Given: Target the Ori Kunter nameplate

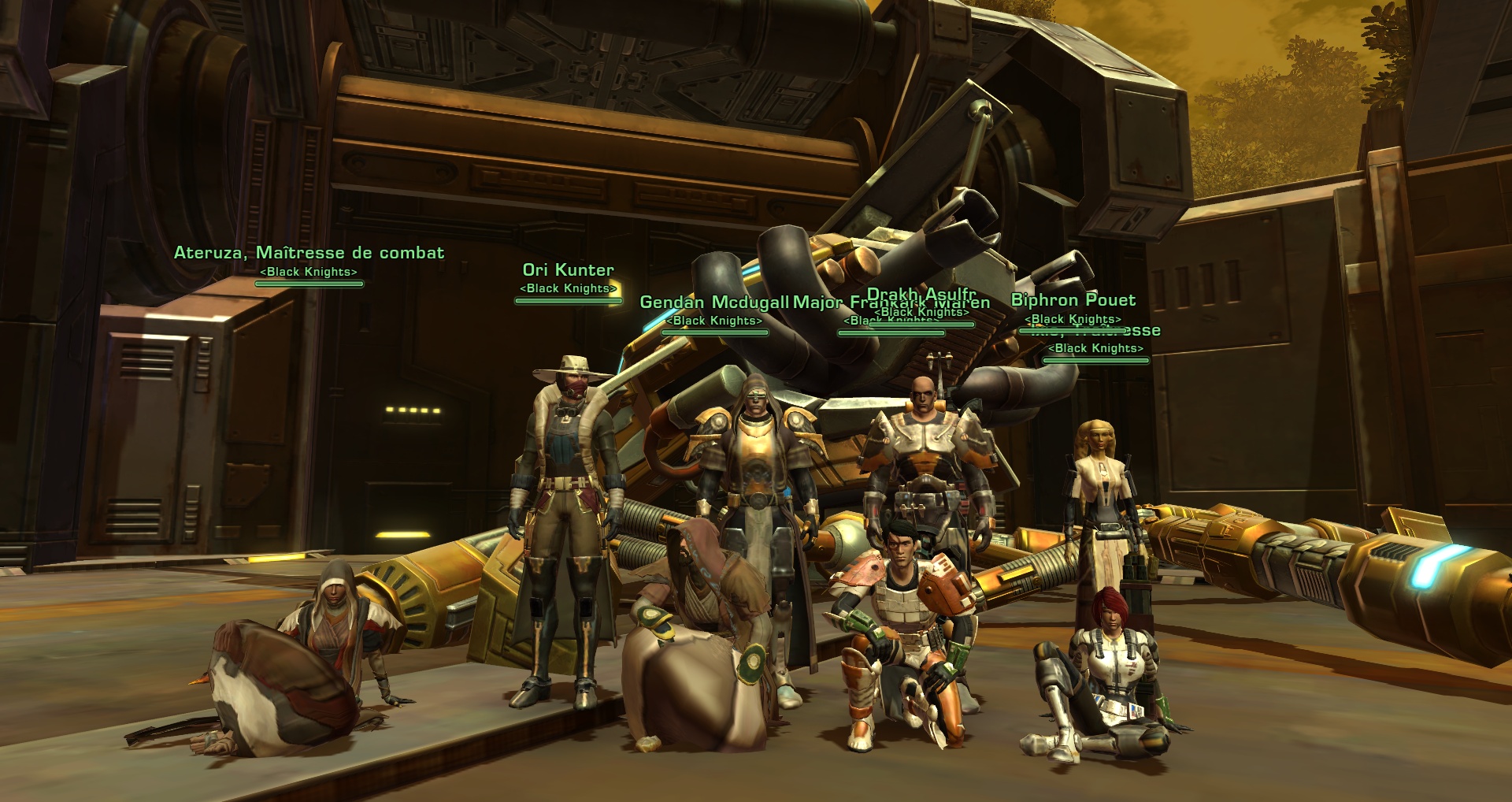Looking at the screenshot, I should [568, 270].
